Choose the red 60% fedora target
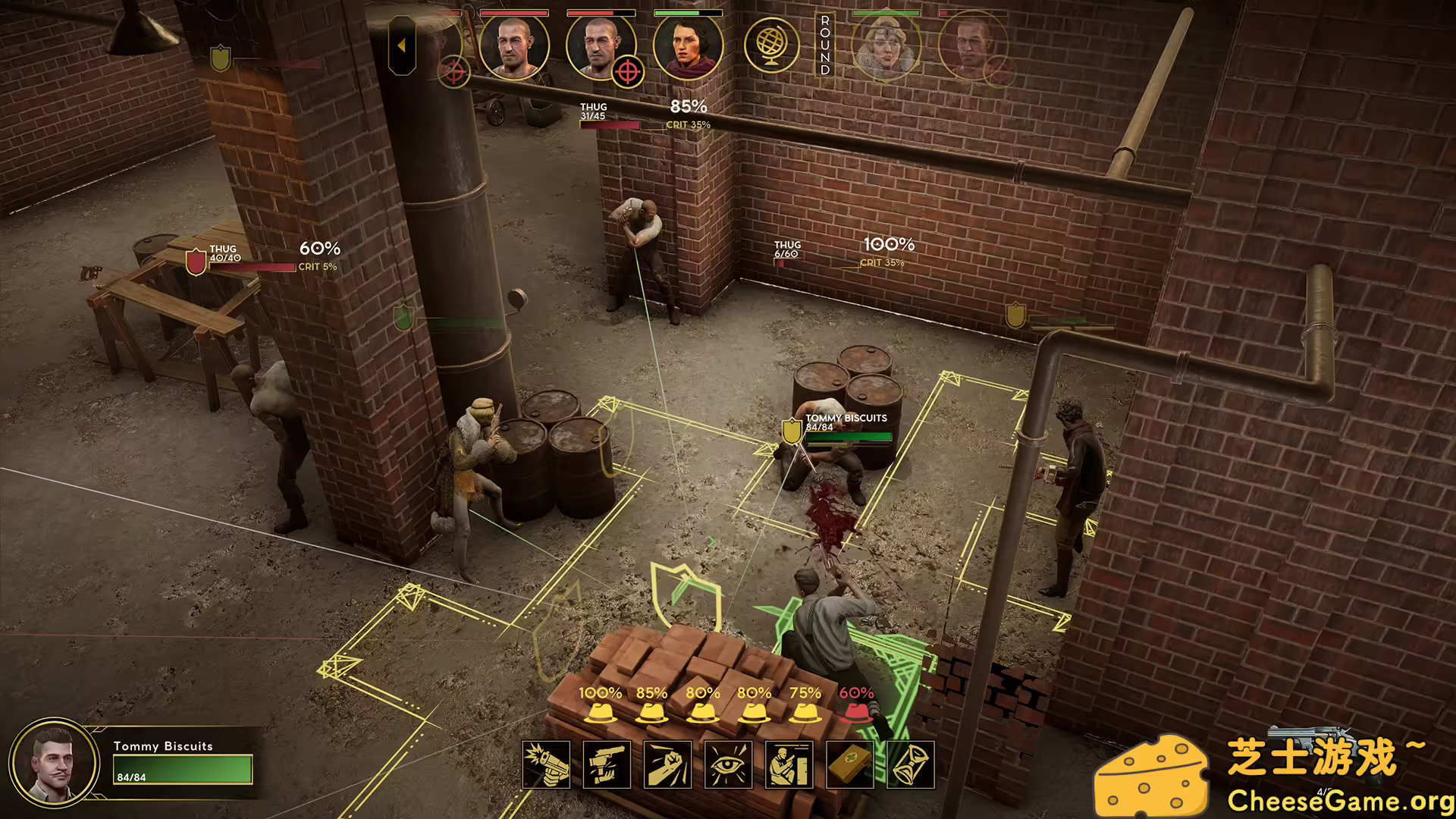 pos(856,712)
